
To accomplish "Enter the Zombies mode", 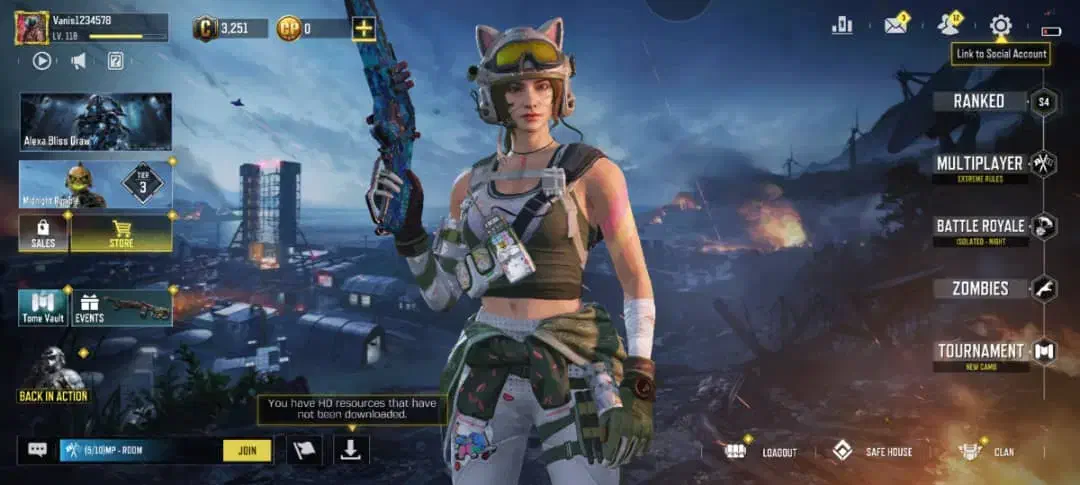I will point(979,289).
